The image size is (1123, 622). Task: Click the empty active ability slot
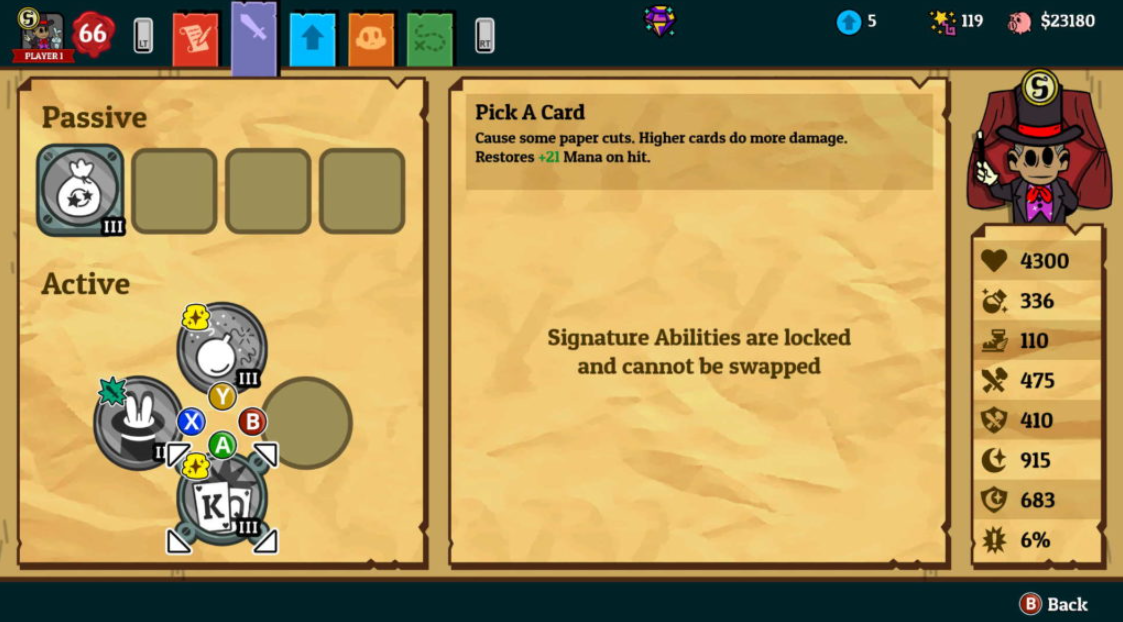[x=306, y=422]
